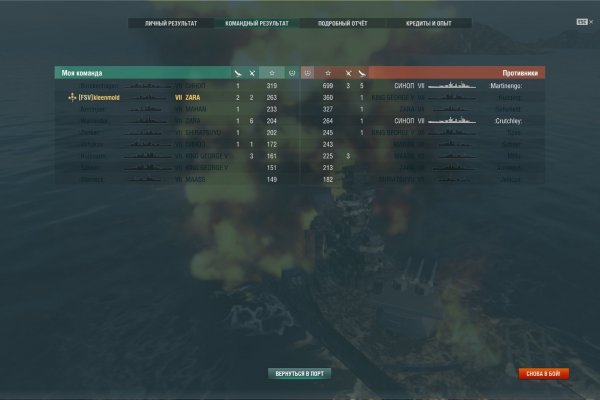Image resolution: width=600 pixels, height=400 pixels.
Task: Start another battle with Снова в бой
Action: click(x=544, y=373)
